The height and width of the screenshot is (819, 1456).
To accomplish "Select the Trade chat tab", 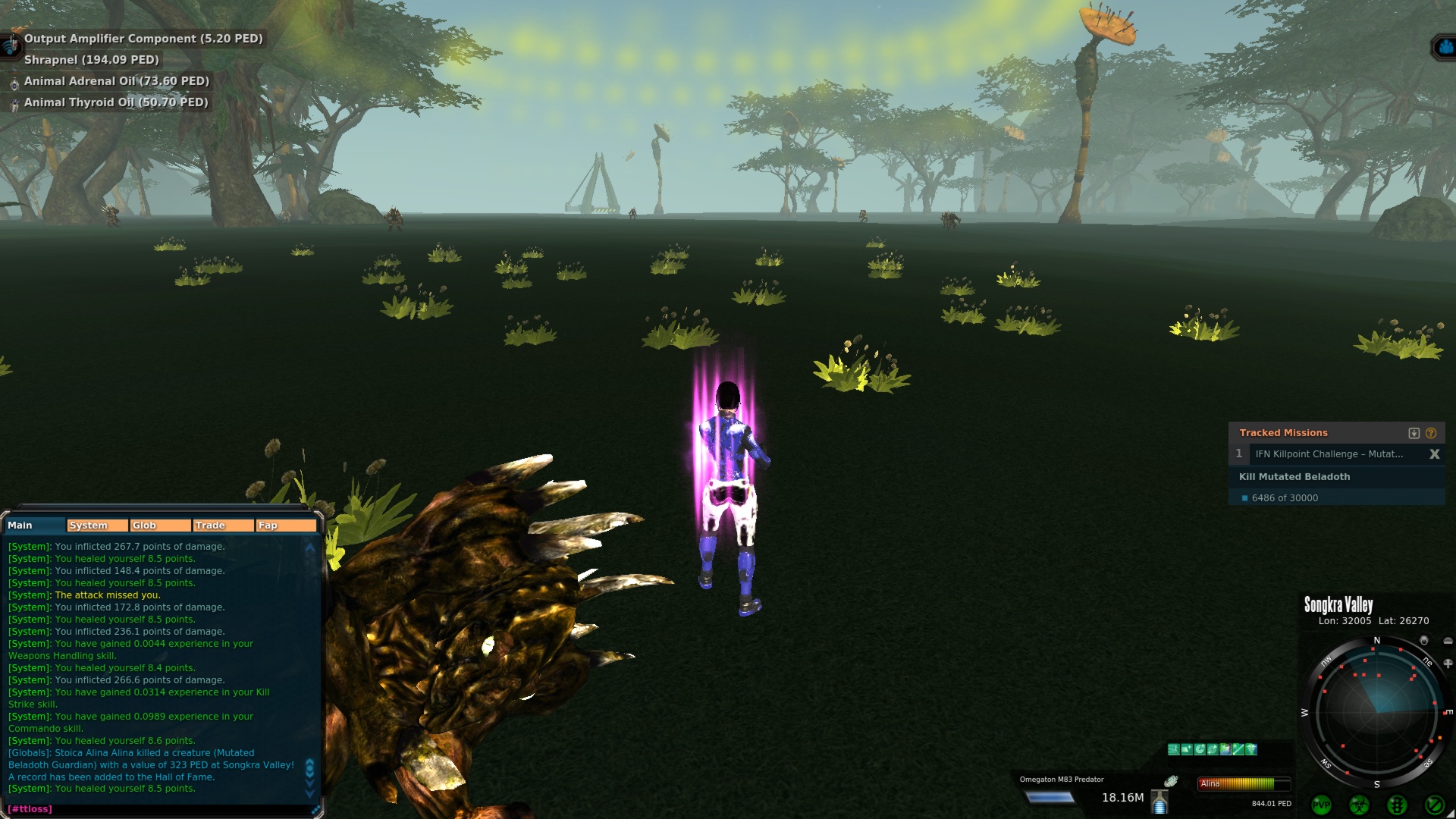I will (x=223, y=525).
